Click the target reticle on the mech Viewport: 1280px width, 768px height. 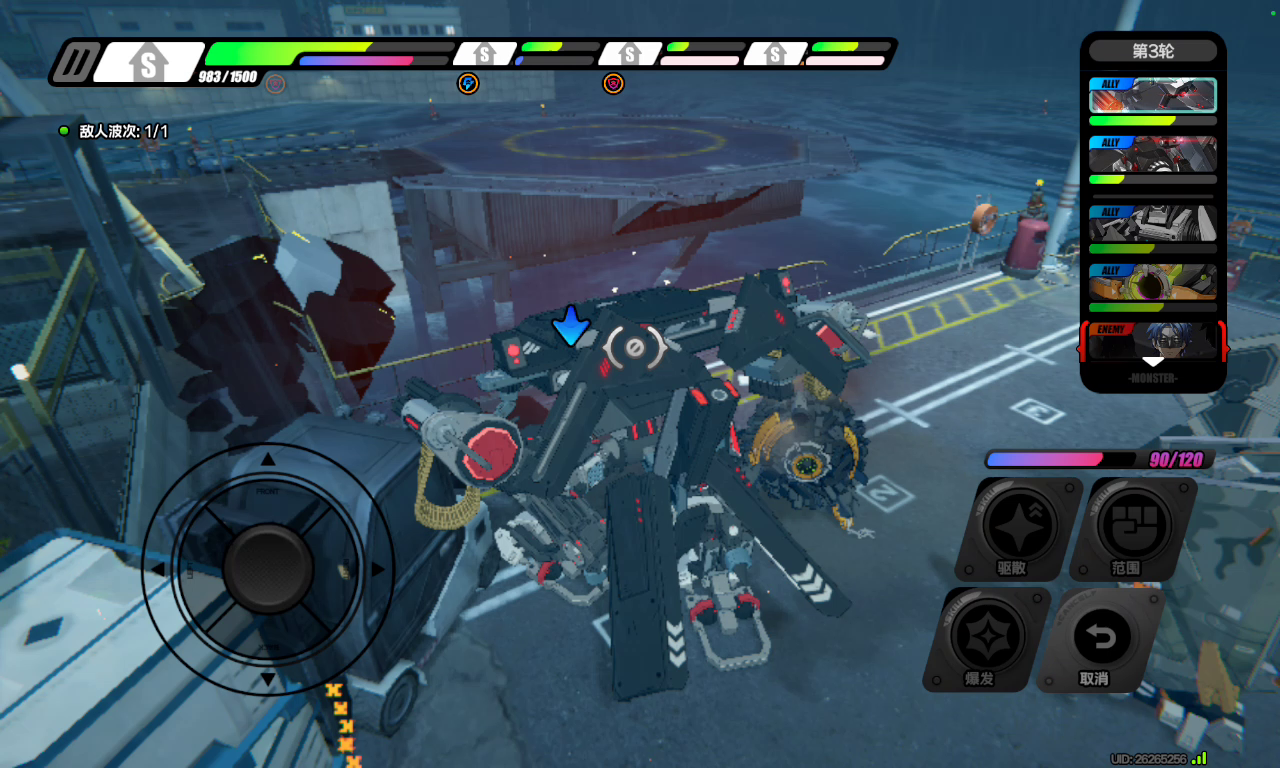635,347
